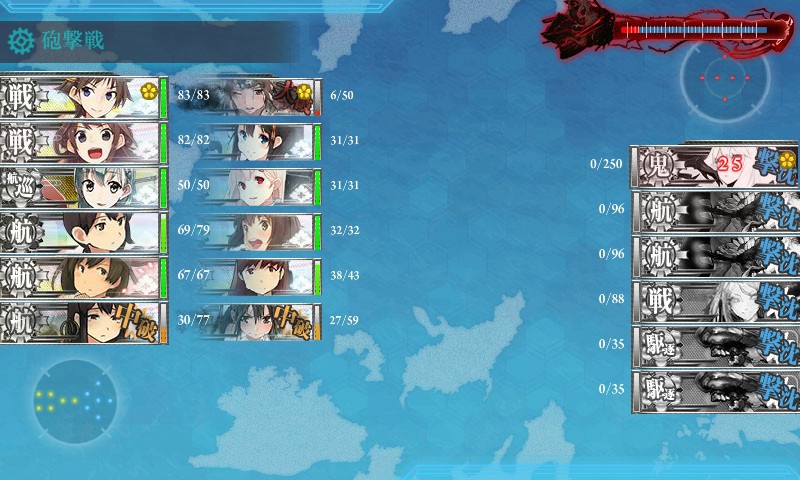800x480 pixels.
Task: Choose the aviation cruiser card with 50/50 HP
Action: pyautogui.click(x=82, y=186)
